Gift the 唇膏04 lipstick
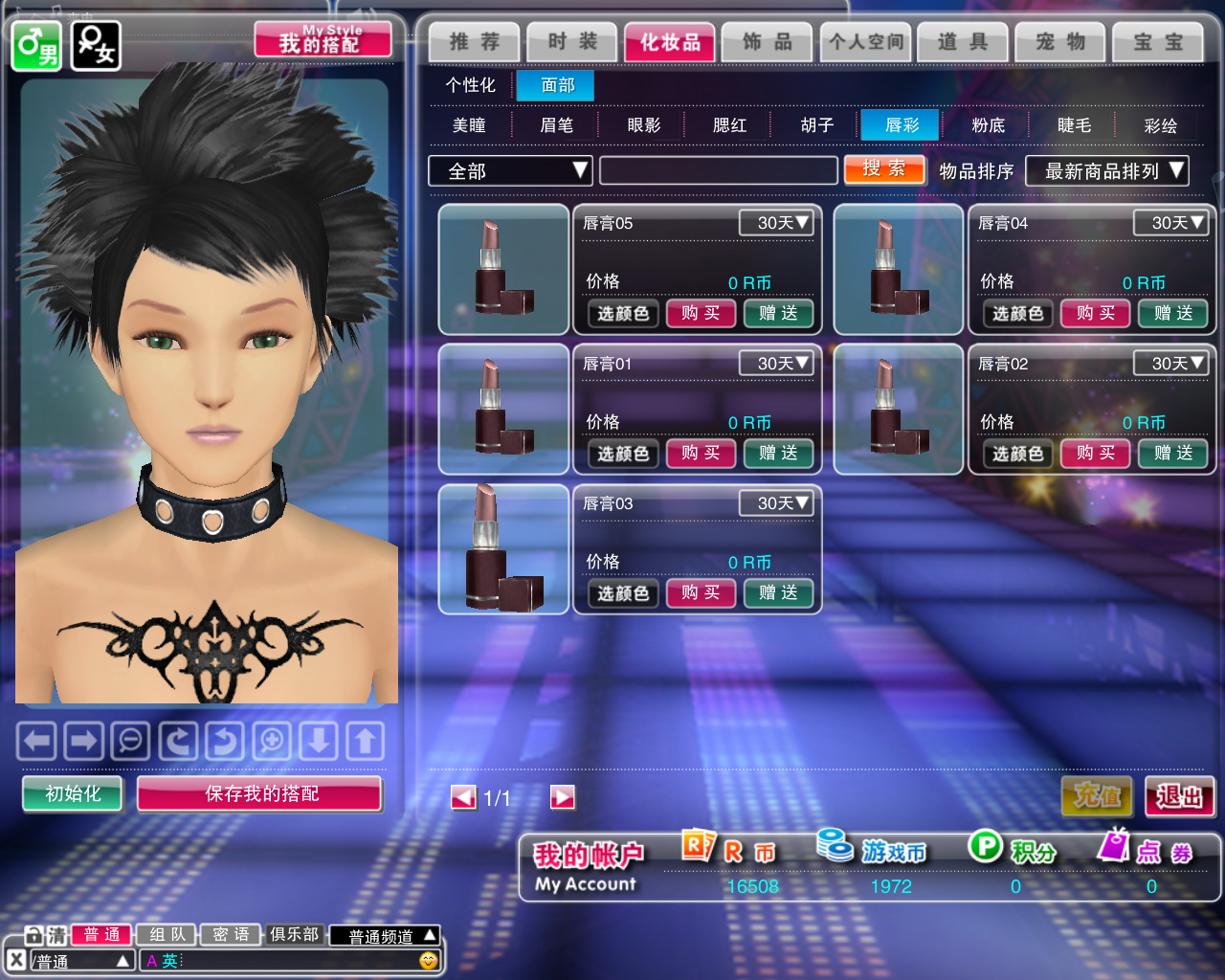The width and height of the screenshot is (1225, 980). (x=1173, y=313)
